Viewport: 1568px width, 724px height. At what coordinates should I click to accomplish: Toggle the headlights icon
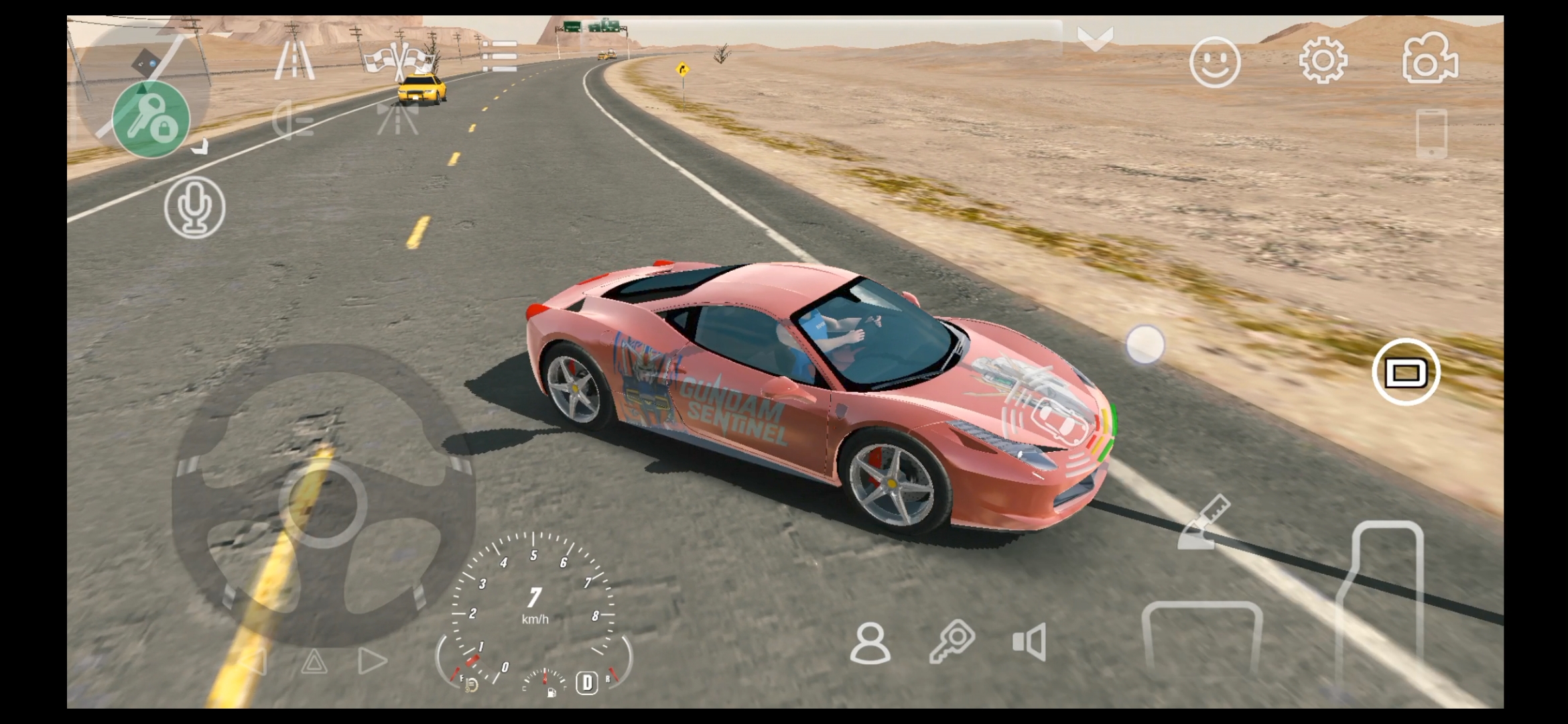coord(293,121)
